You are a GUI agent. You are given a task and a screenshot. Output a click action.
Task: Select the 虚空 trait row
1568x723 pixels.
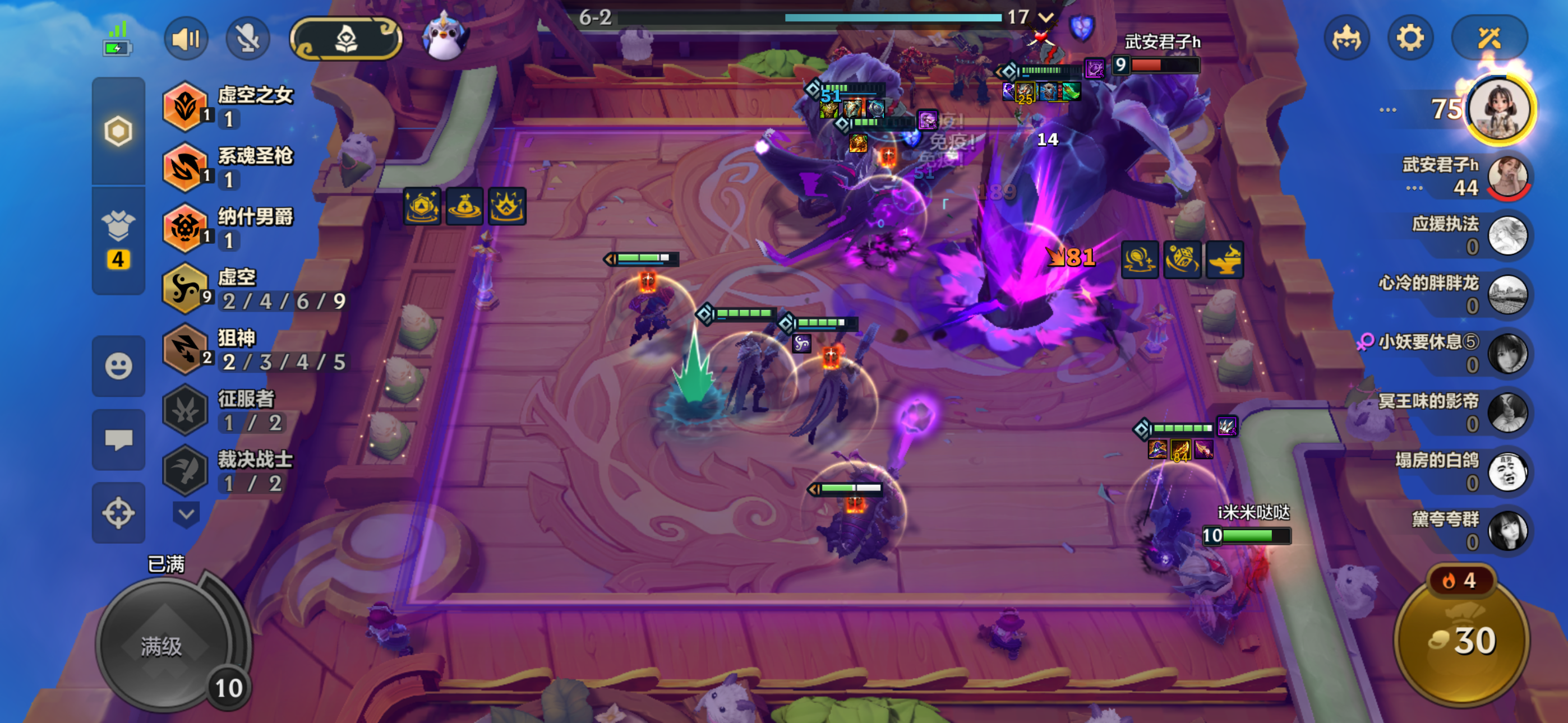pyautogui.click(x=256, y=289)
